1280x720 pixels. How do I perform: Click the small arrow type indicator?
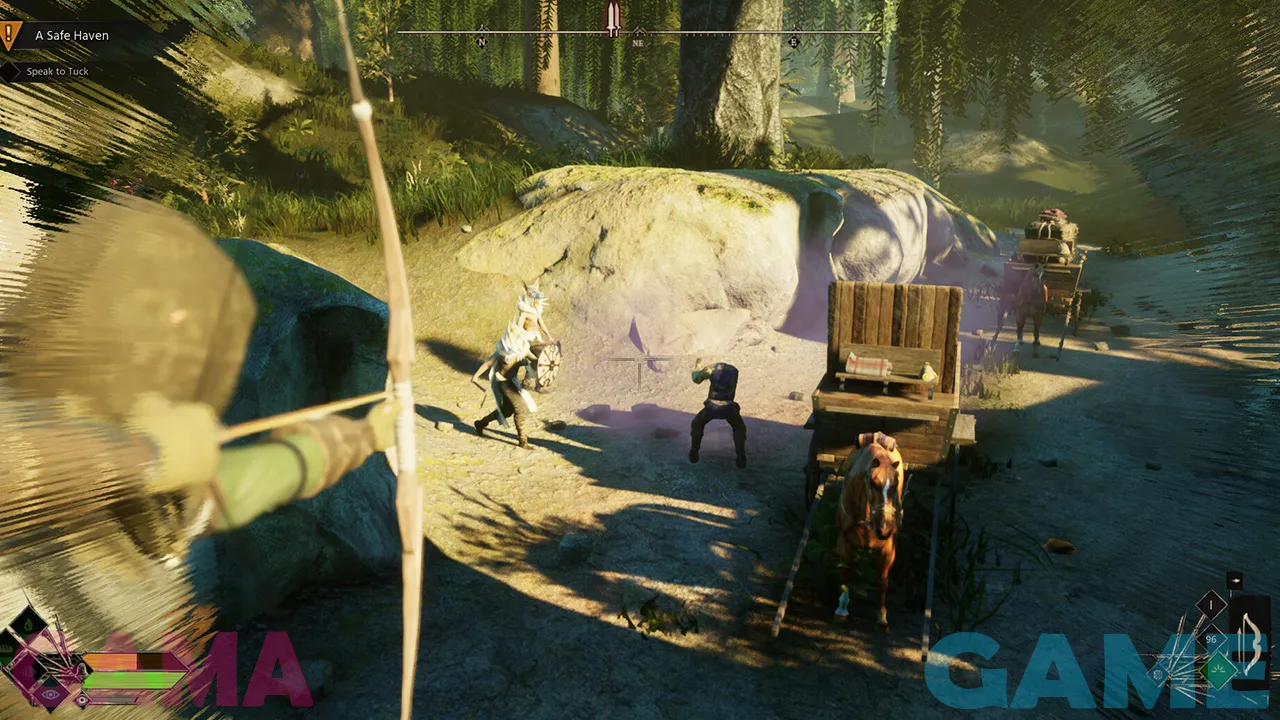[1234, 580]
